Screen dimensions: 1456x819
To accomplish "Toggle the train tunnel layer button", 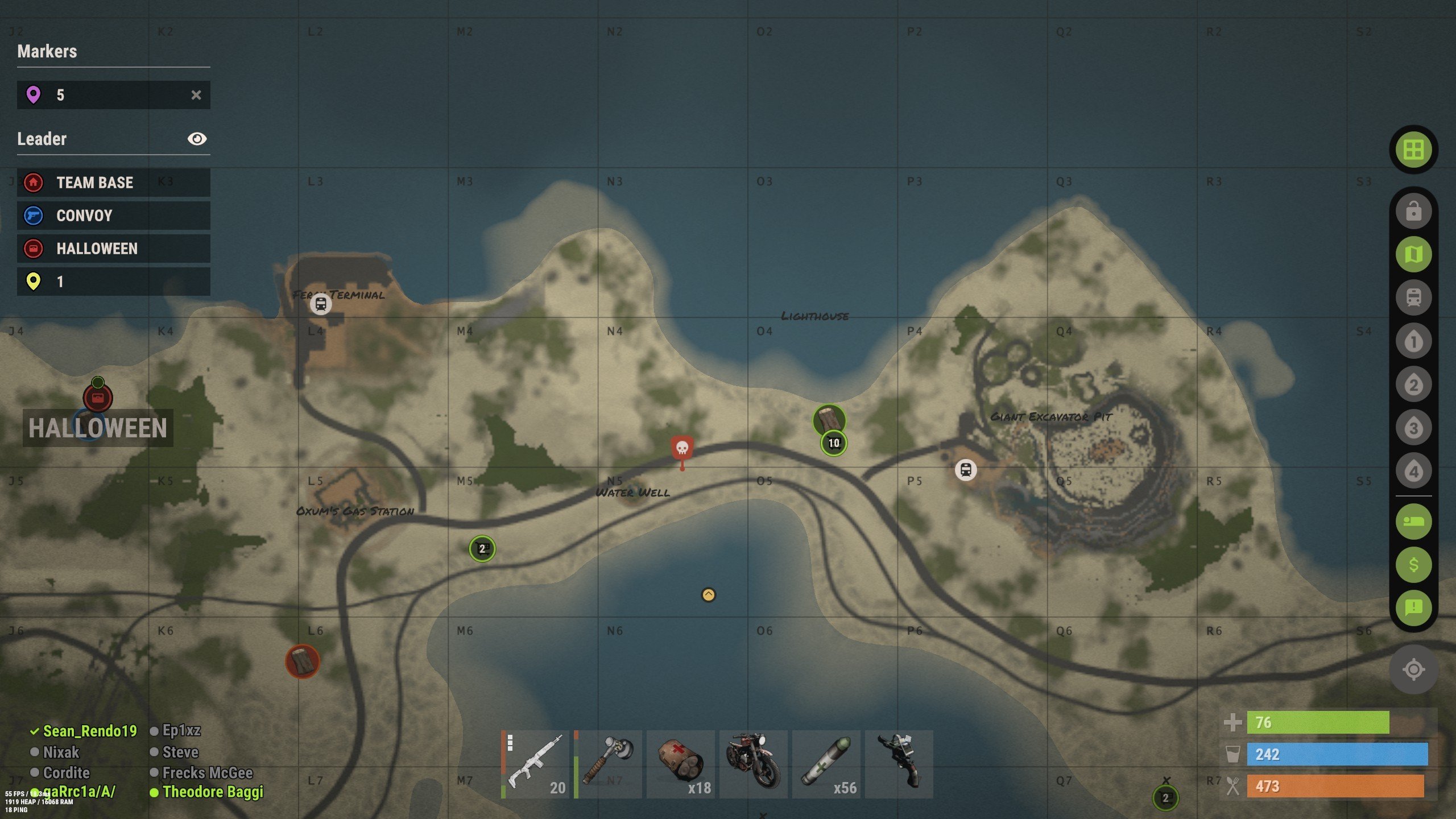I will (x=1413, y=297).
